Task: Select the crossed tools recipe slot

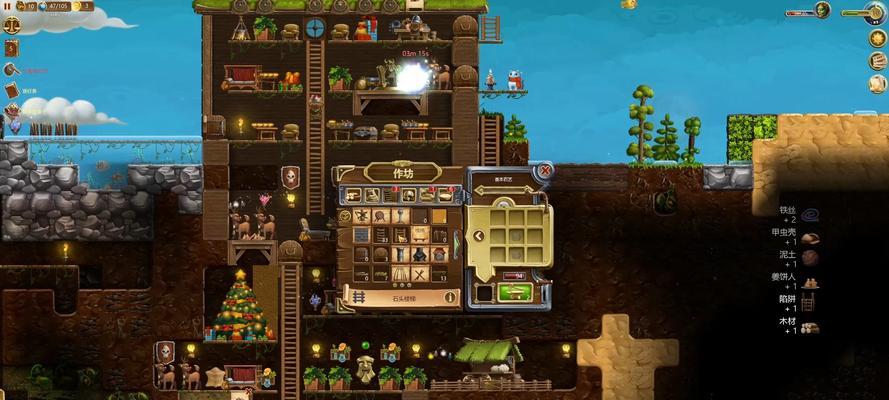Action: (x=421, y=273)
